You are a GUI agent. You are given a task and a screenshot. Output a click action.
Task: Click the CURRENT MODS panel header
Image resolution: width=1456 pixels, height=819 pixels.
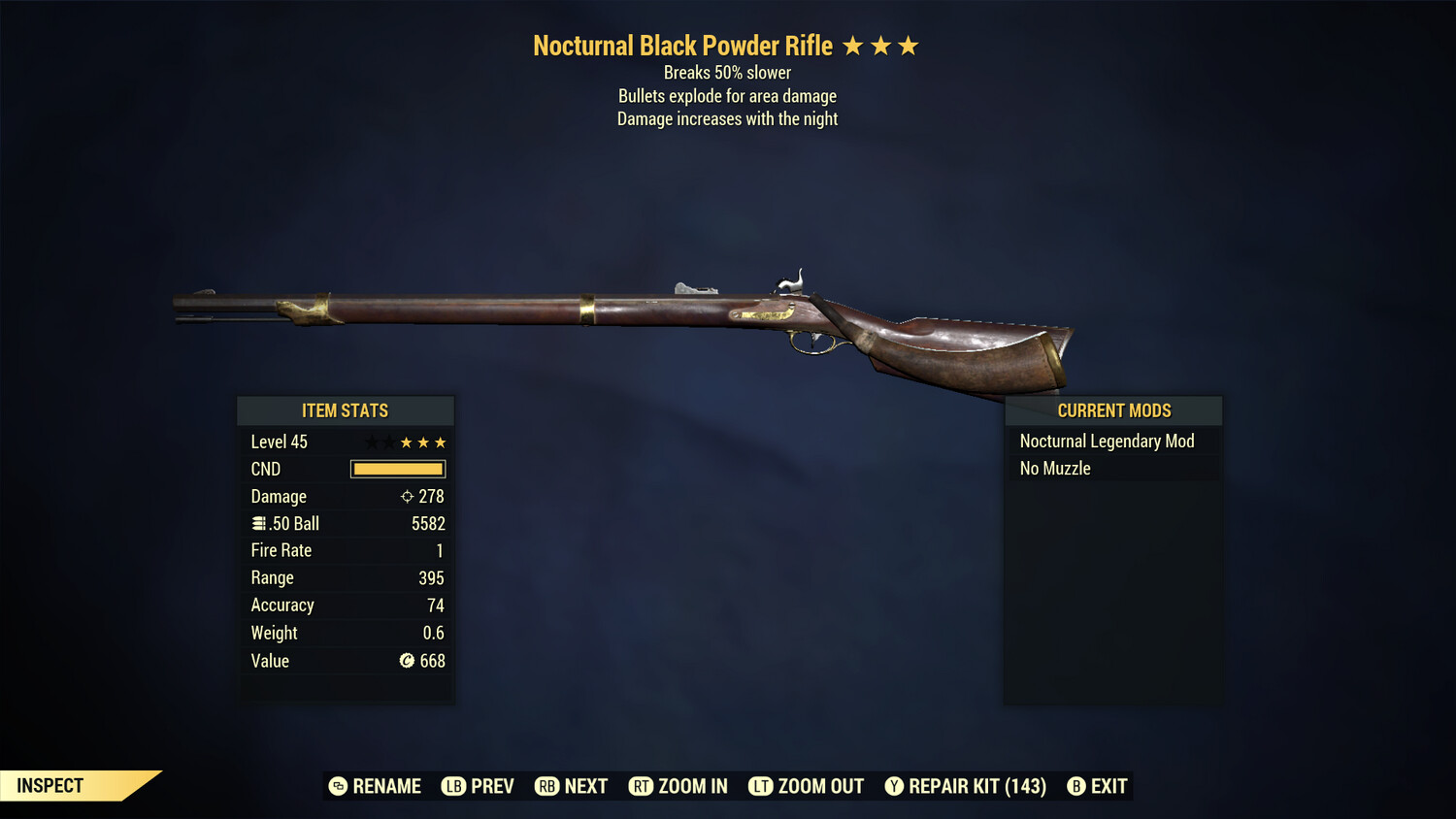[x=1113, y=409]
